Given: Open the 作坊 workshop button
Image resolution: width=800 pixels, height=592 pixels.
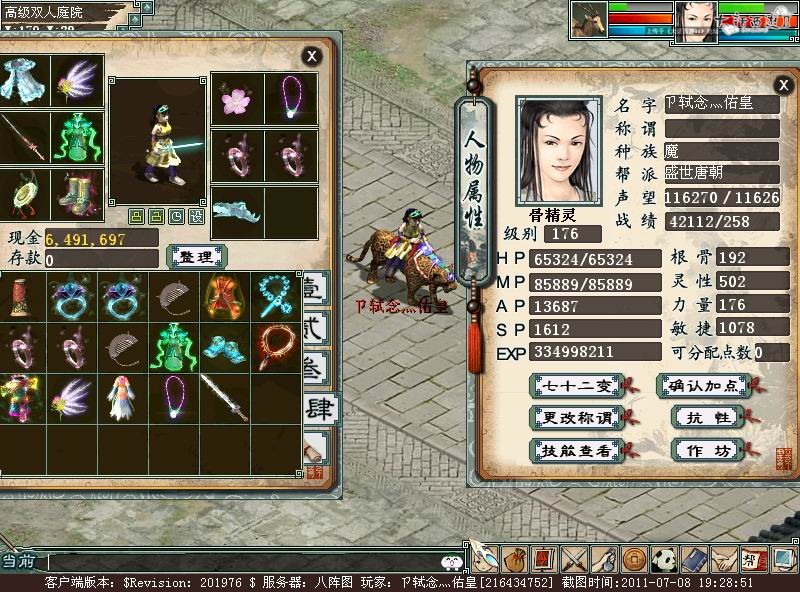Looking at the screenshot, I should click(x=701, y=450).
